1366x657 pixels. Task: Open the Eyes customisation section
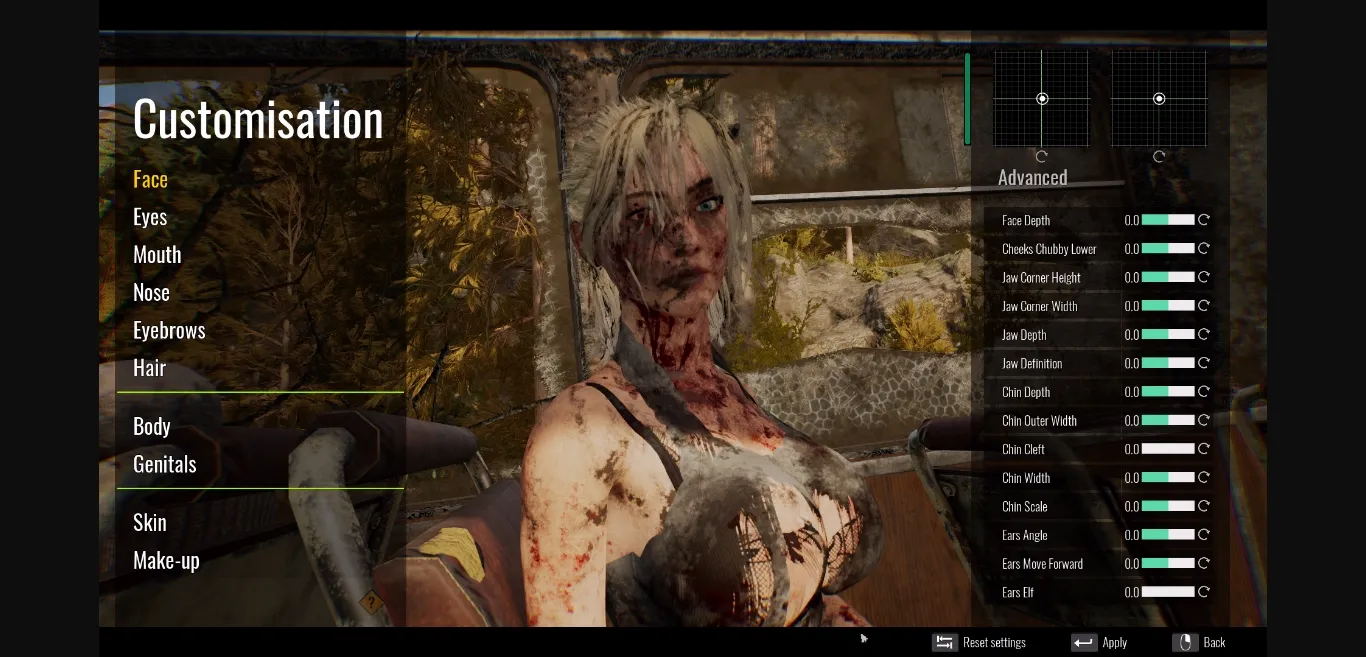(150, 218)
